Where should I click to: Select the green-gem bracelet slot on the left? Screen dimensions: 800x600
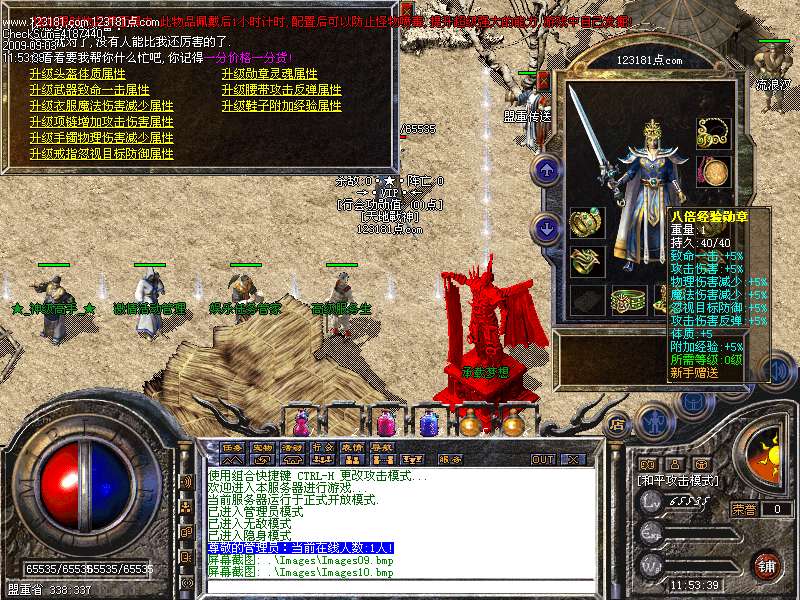587,222
